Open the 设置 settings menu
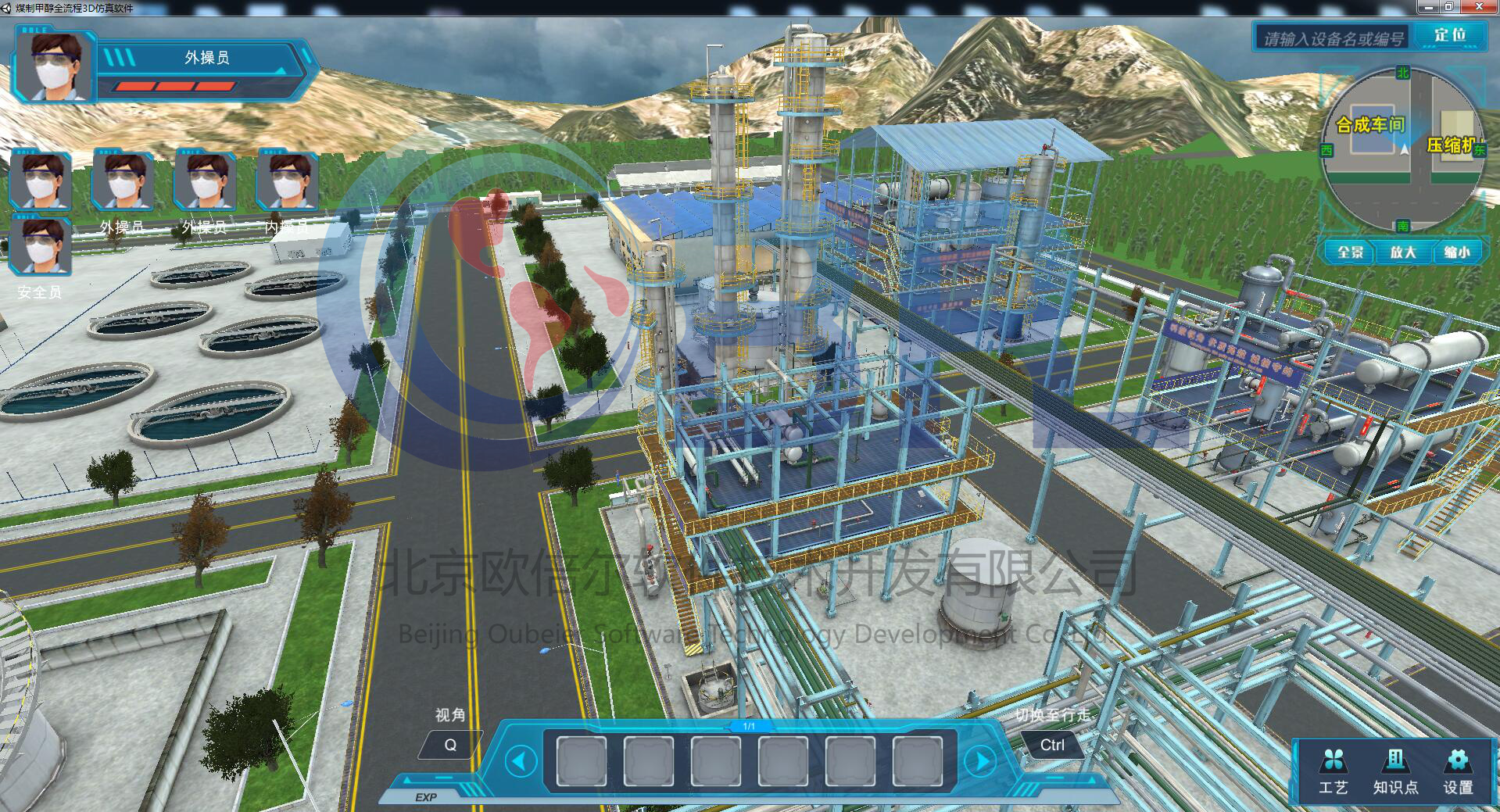This screenshot has width=1500, height=812. [x=1458, y=771]
